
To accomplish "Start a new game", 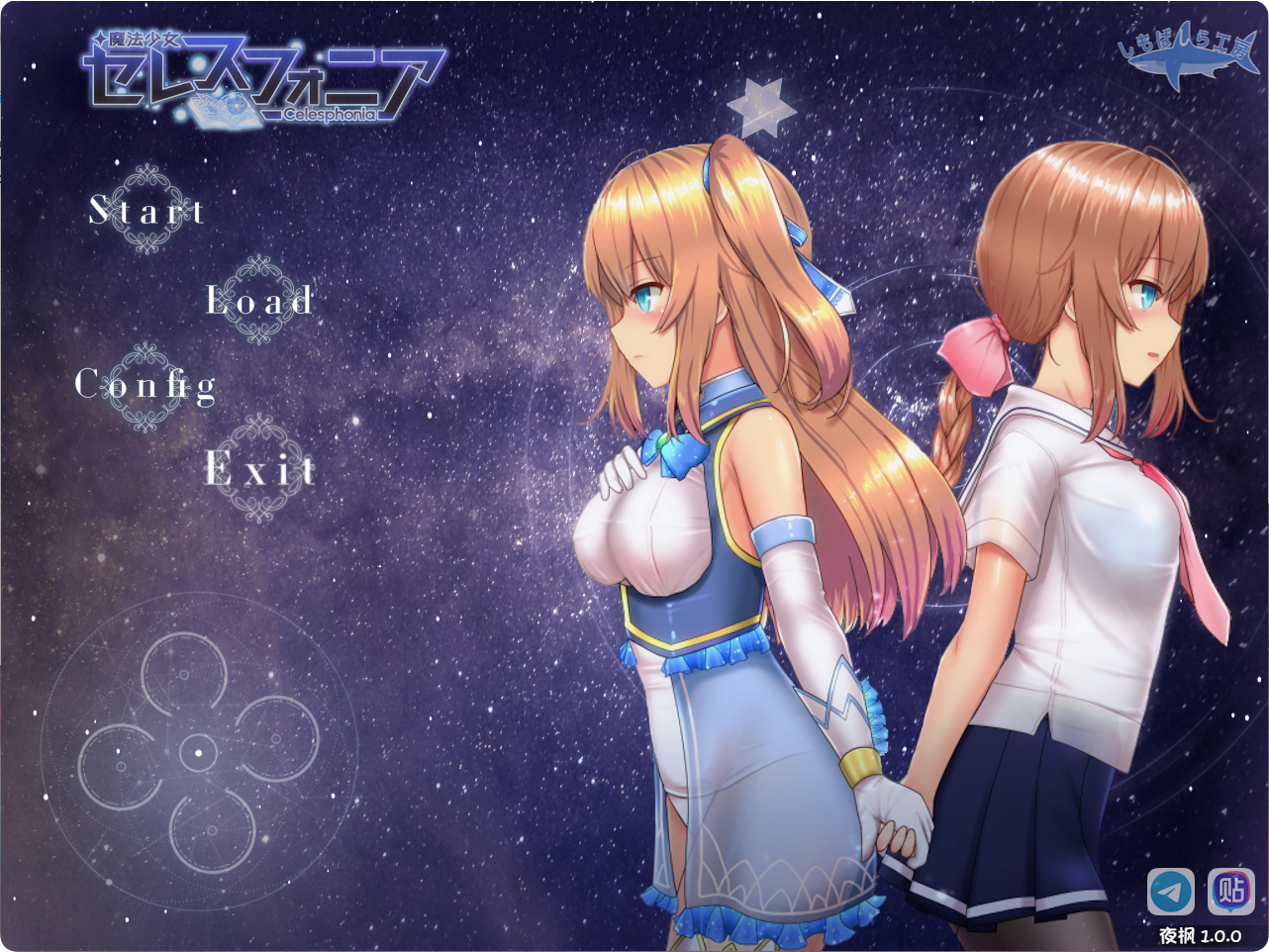I will pos(147,210).
